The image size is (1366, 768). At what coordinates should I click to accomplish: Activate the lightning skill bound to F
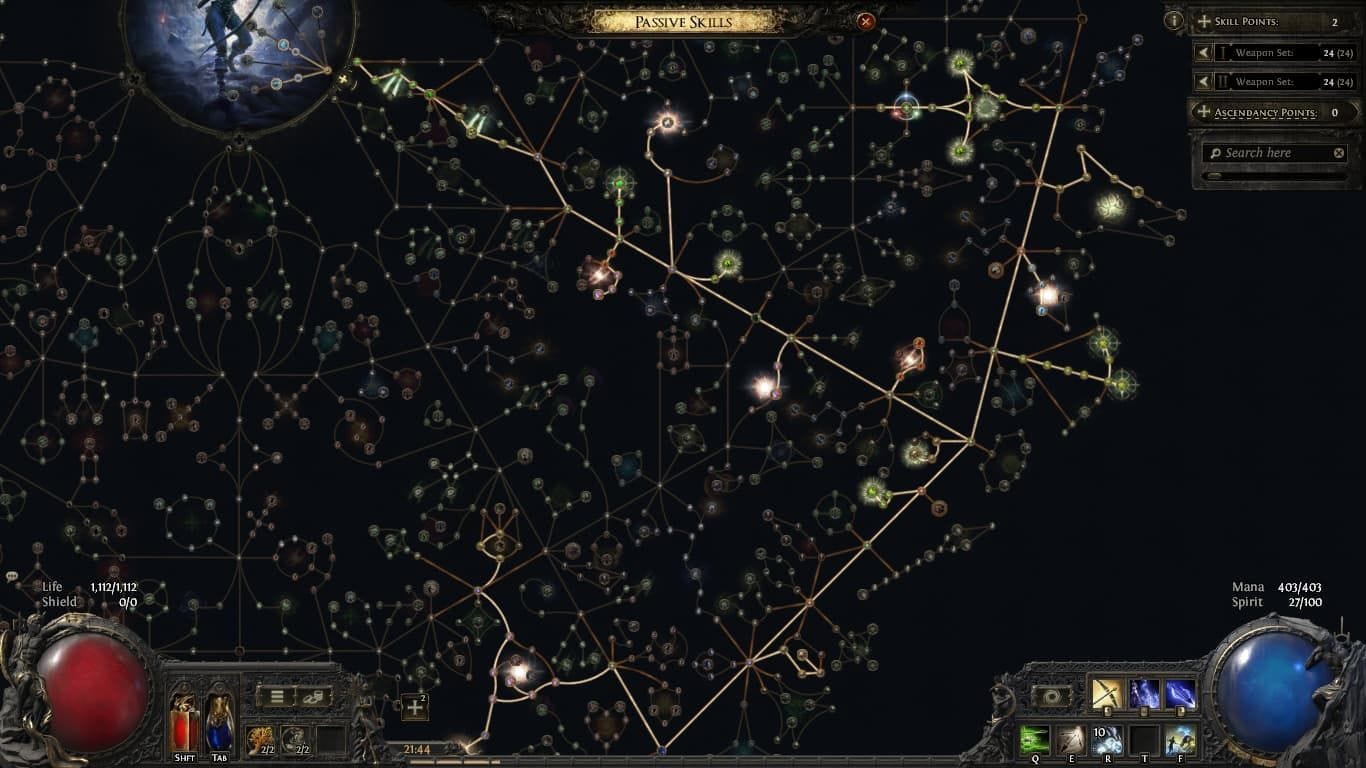(1179, 741)
